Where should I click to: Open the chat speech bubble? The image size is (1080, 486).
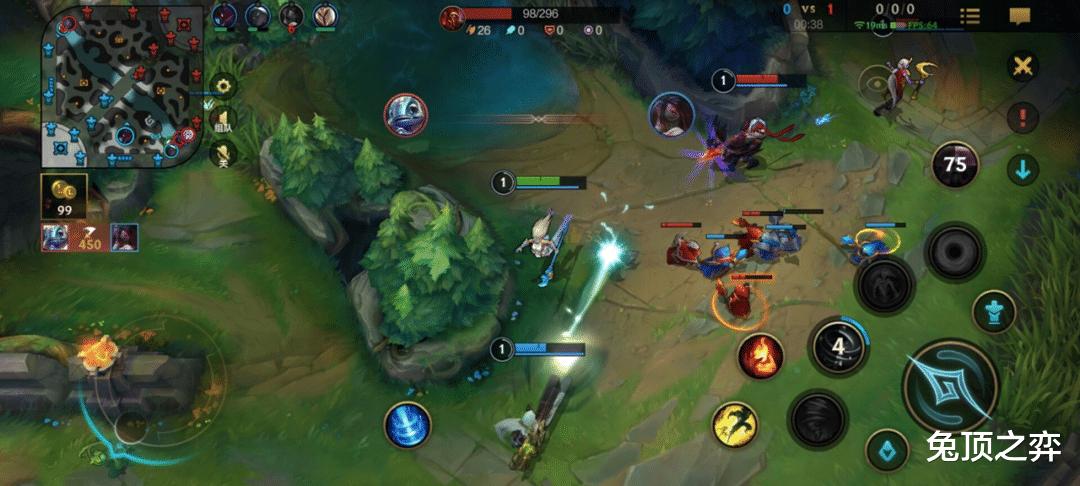point(1019,16)
